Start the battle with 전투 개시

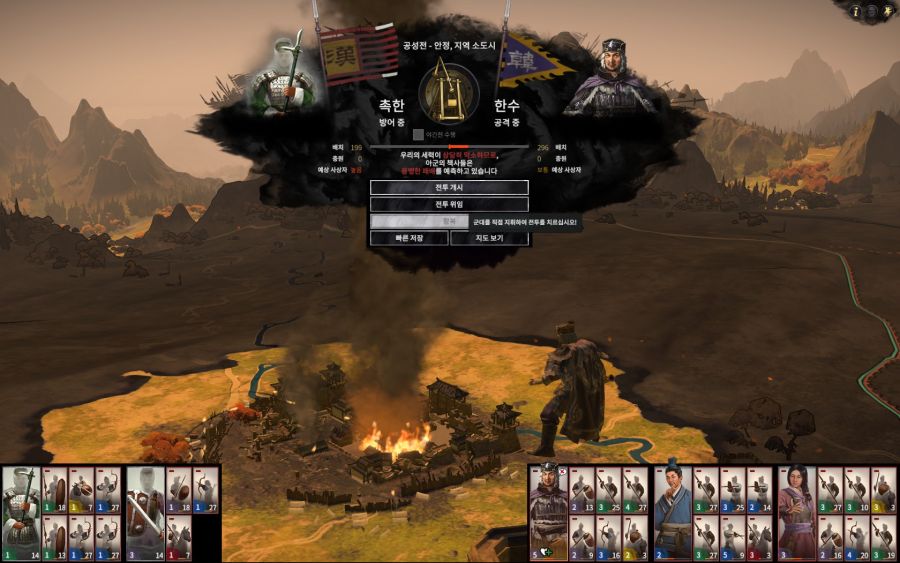(449, 187)
